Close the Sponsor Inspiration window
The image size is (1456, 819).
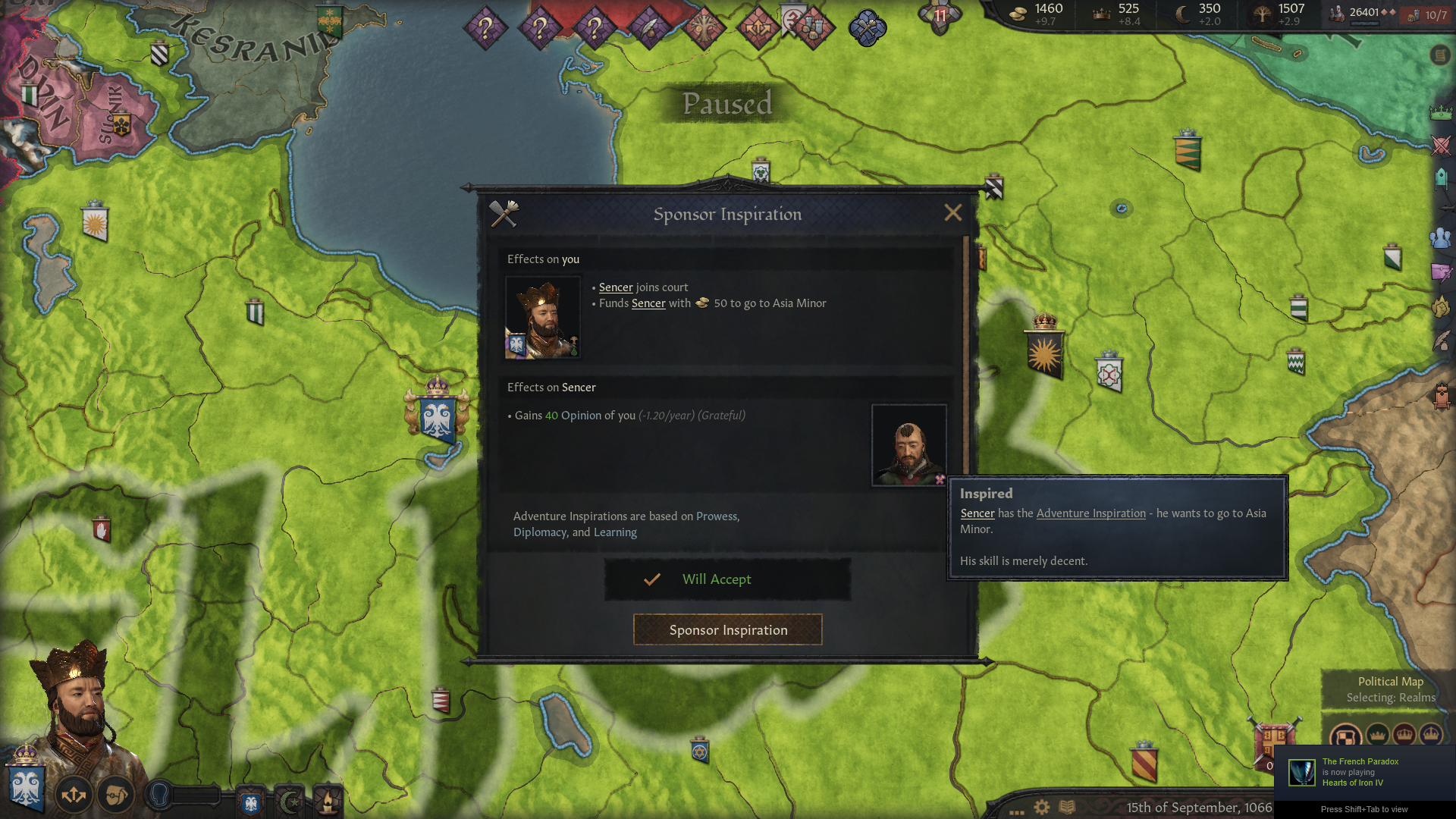952,213
